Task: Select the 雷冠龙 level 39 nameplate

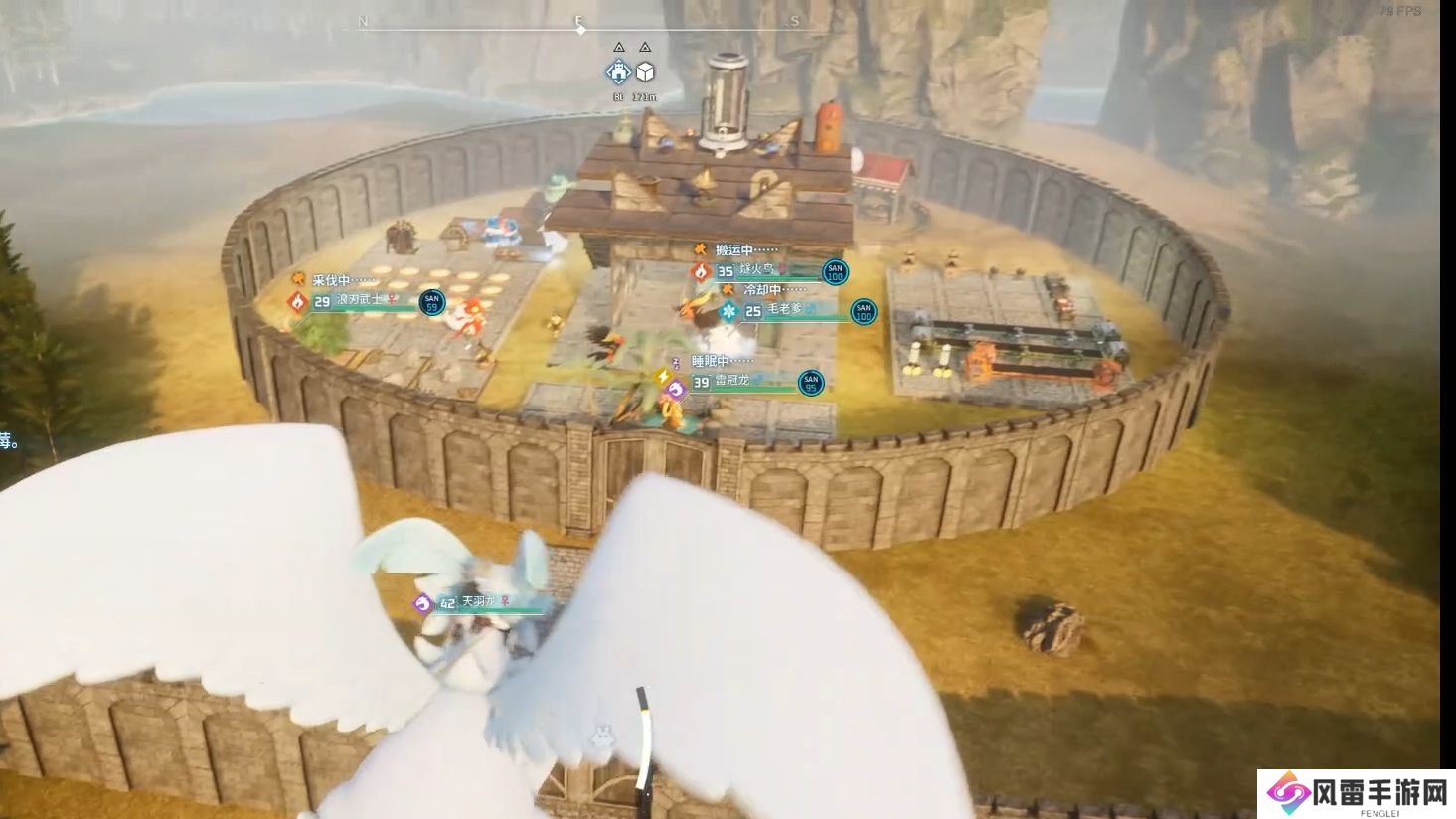Action: pyautogui.click(x=740, y=382)
